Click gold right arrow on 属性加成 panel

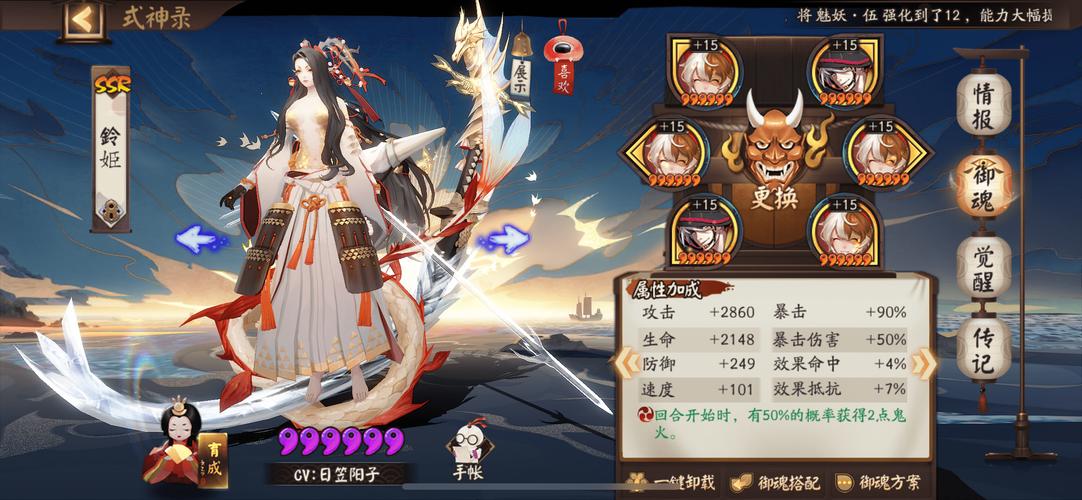925,362
